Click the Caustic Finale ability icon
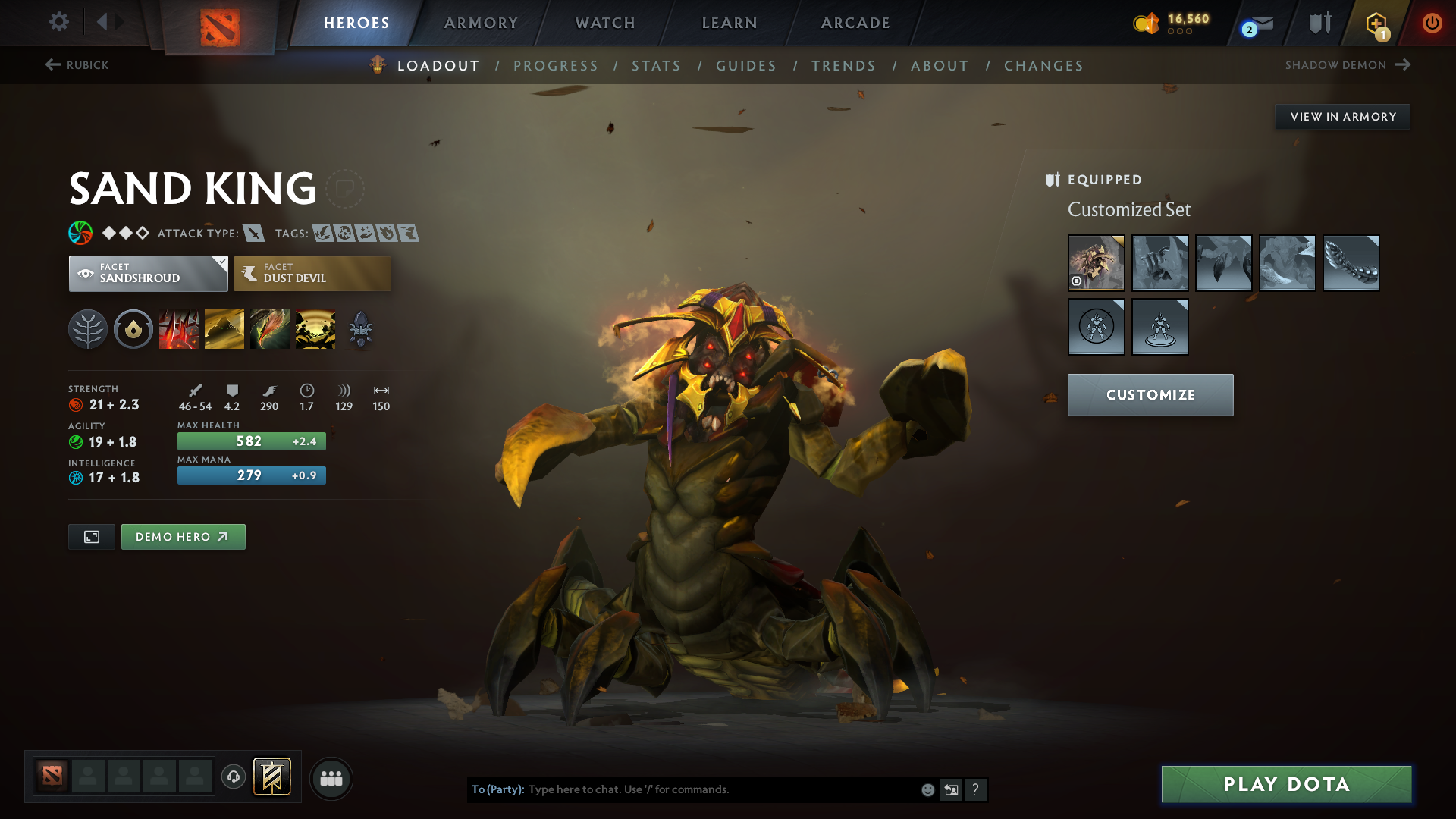The width and height of the screenshot is (1456, 819). click(270, 328)
